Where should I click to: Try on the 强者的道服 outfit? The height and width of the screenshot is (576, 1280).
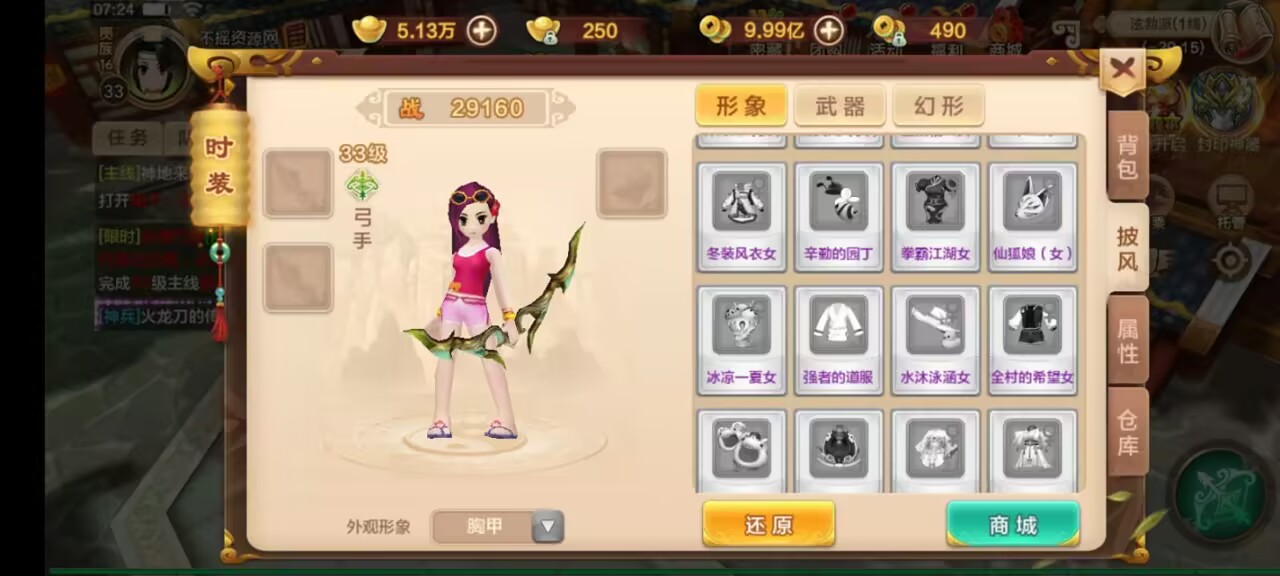838,340
